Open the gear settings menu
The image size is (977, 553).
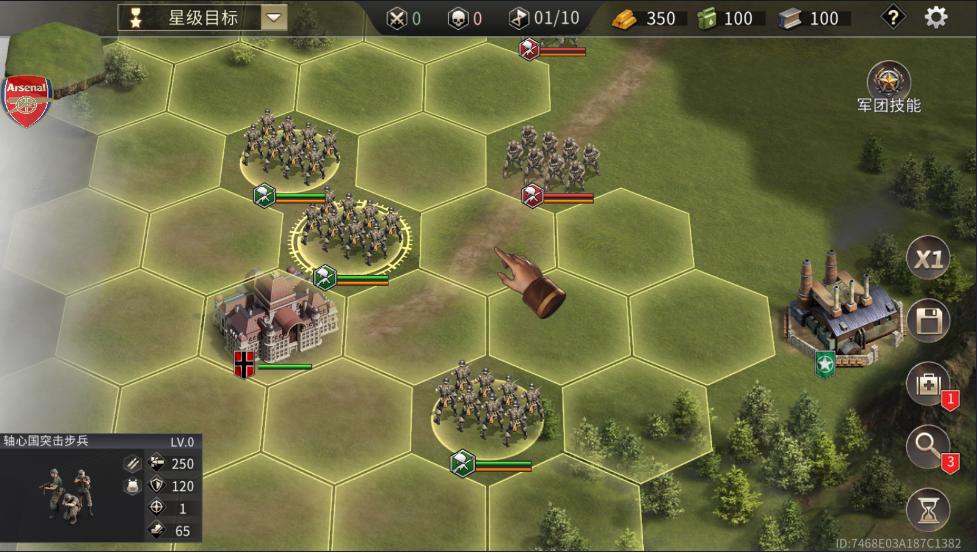(935, 17)
